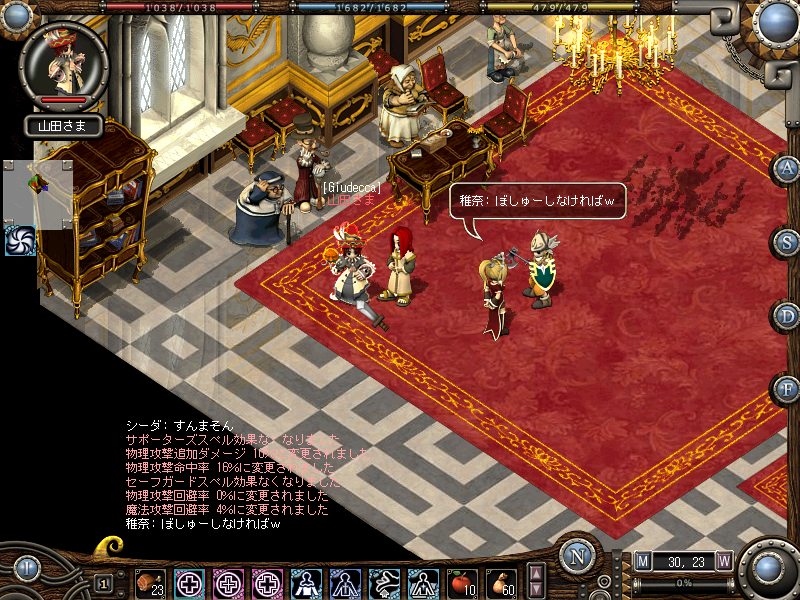Click the M button beside the coordinates
The width and height of the screenshot is (800, 600).
[642, 561]
